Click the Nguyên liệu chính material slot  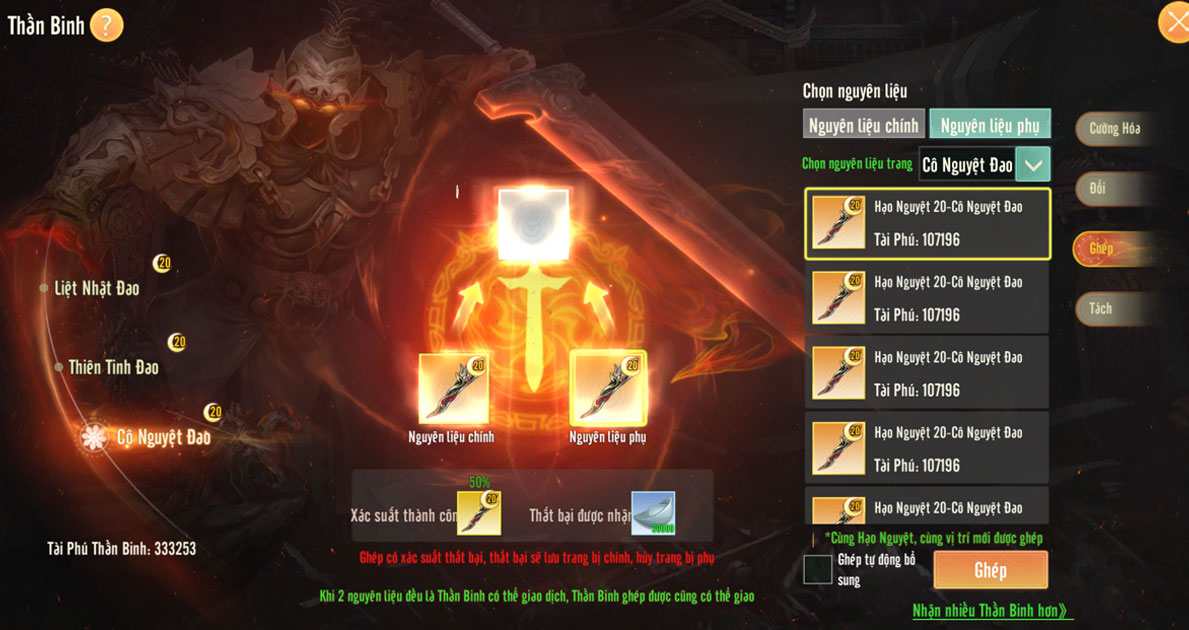click(x=453, y=388)
